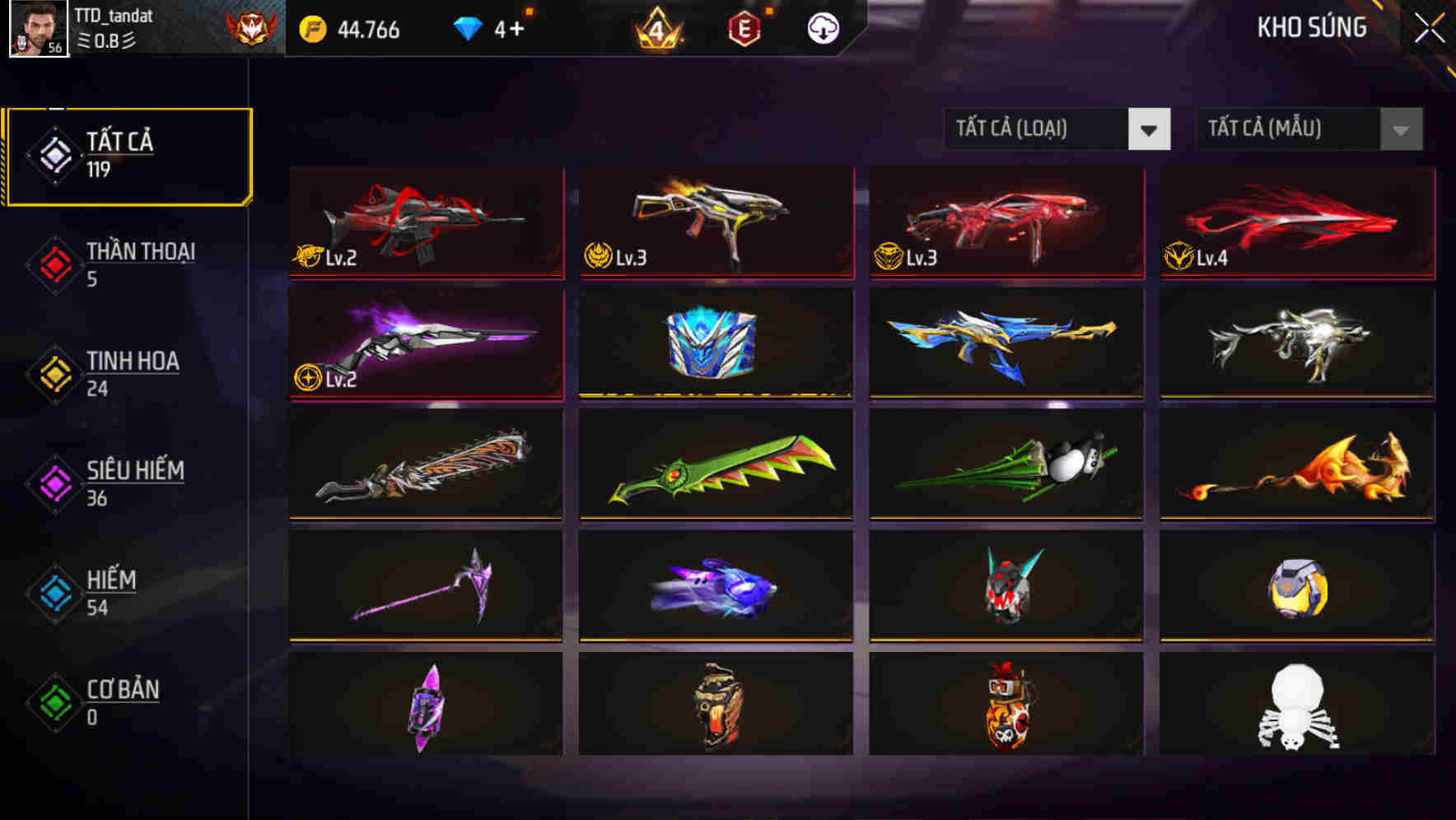Click the blue diamond currency icon
This screenshot has height=820, width=1456.
tap(467, 28)
